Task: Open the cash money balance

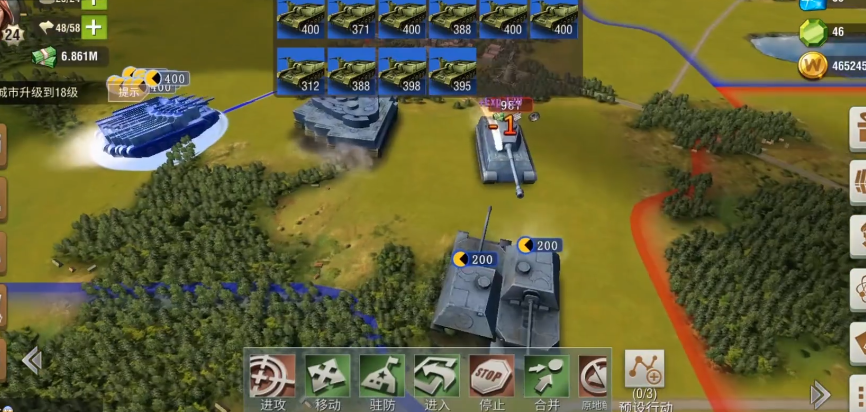Action: 70,56
